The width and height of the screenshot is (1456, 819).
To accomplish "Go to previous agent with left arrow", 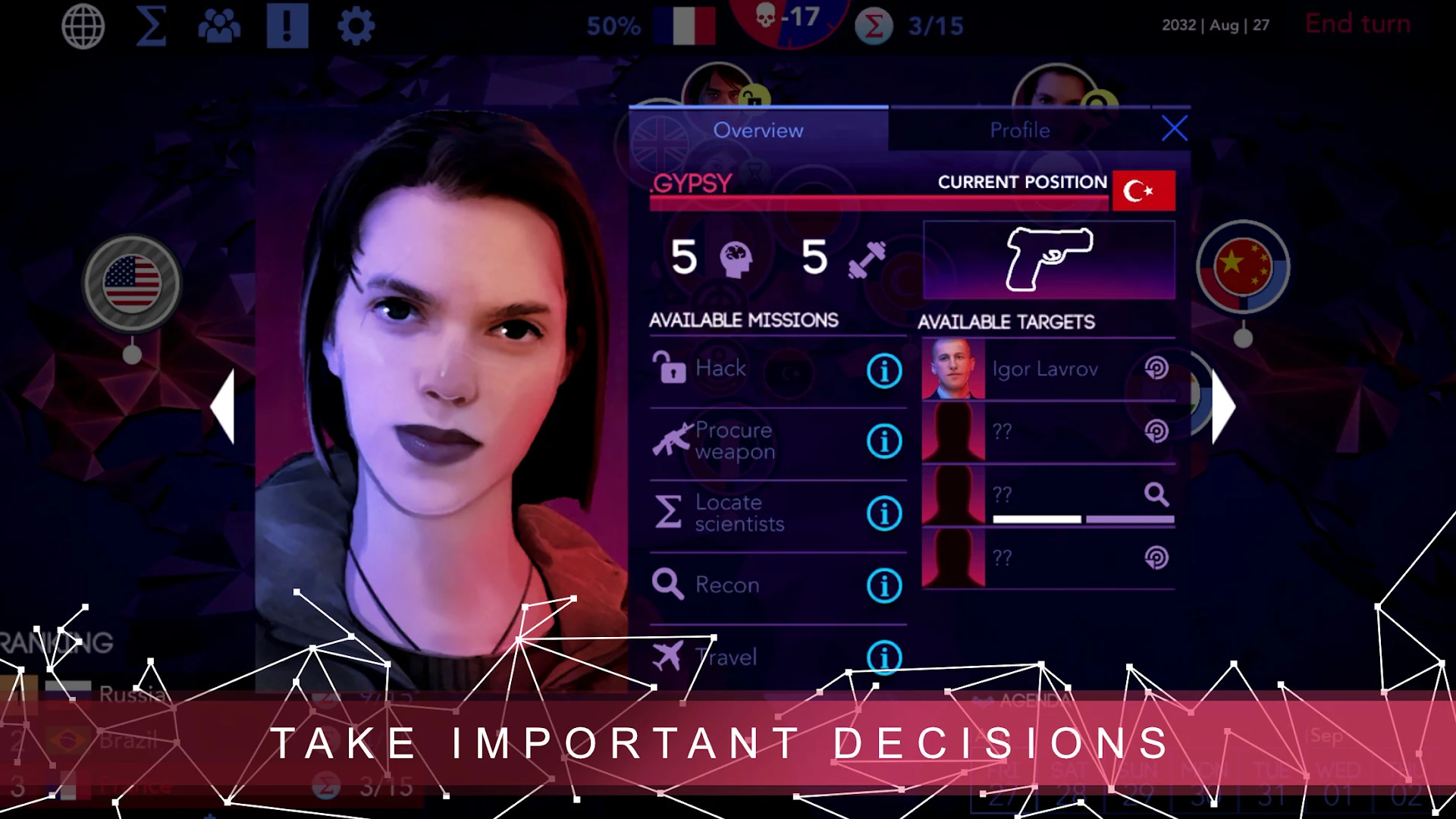I will (x=225, y=407).
